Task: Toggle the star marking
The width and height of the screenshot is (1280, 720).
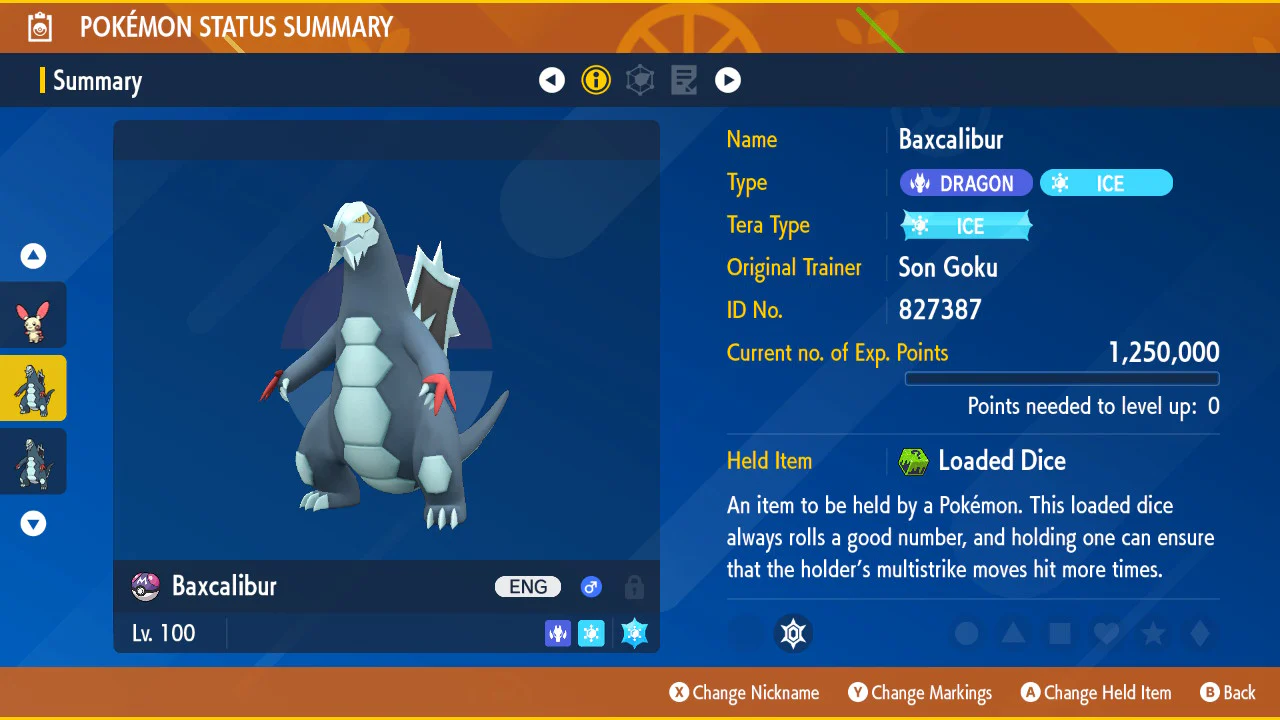Action: pyautogui.click(x=1153, y=633)
